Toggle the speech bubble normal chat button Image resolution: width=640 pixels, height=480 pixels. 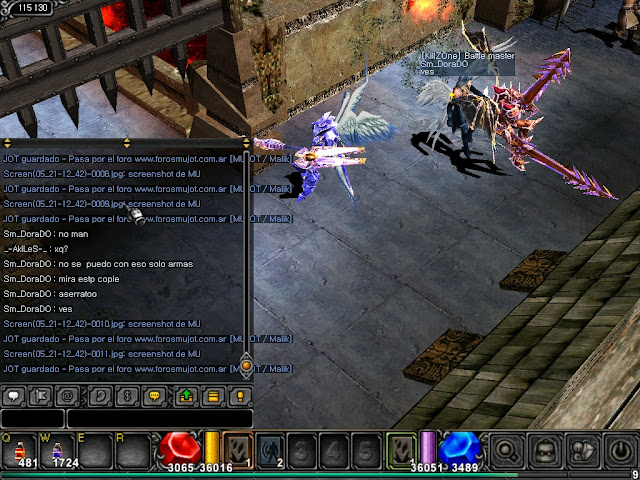tap(14, 396)
